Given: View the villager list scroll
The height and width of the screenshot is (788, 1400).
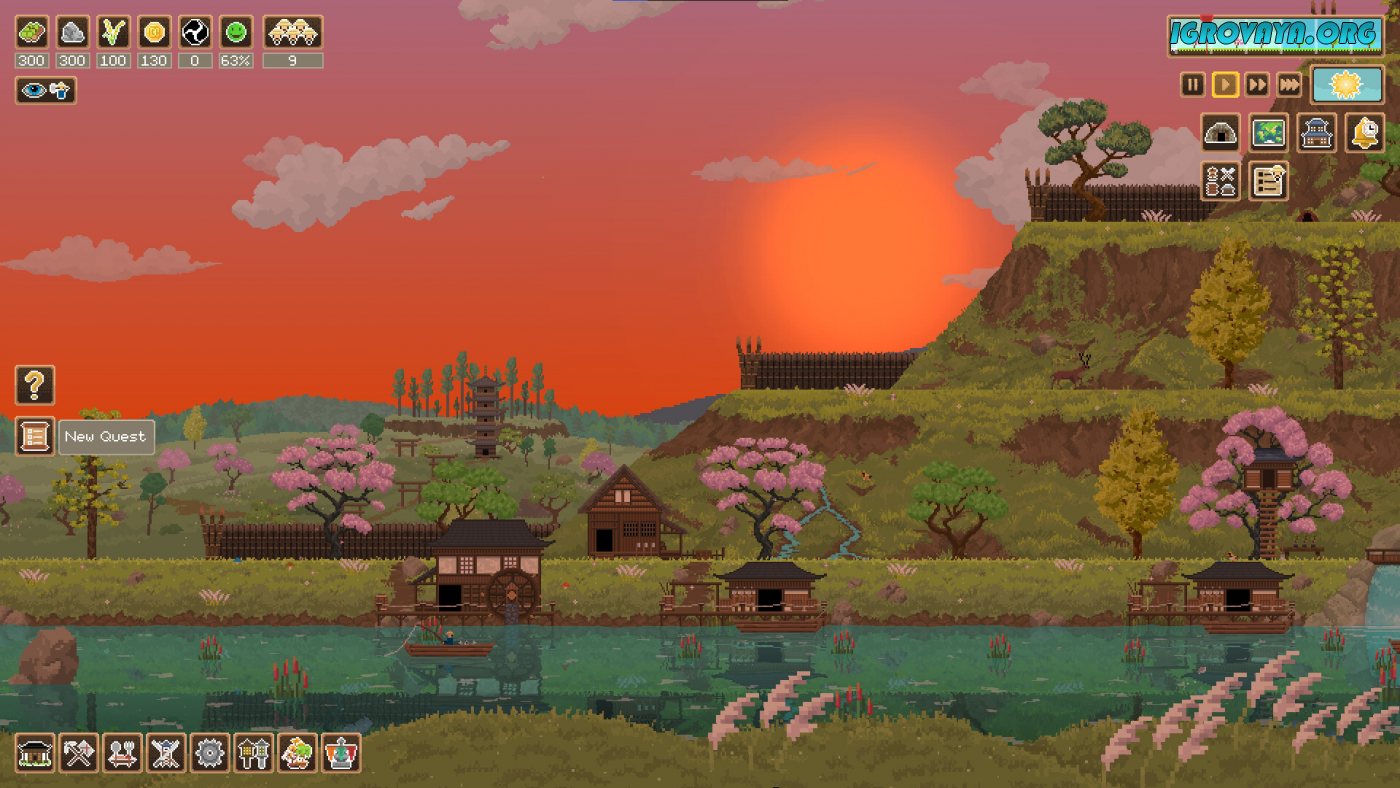Looking at the screenshot, I should coord(1268,181).
